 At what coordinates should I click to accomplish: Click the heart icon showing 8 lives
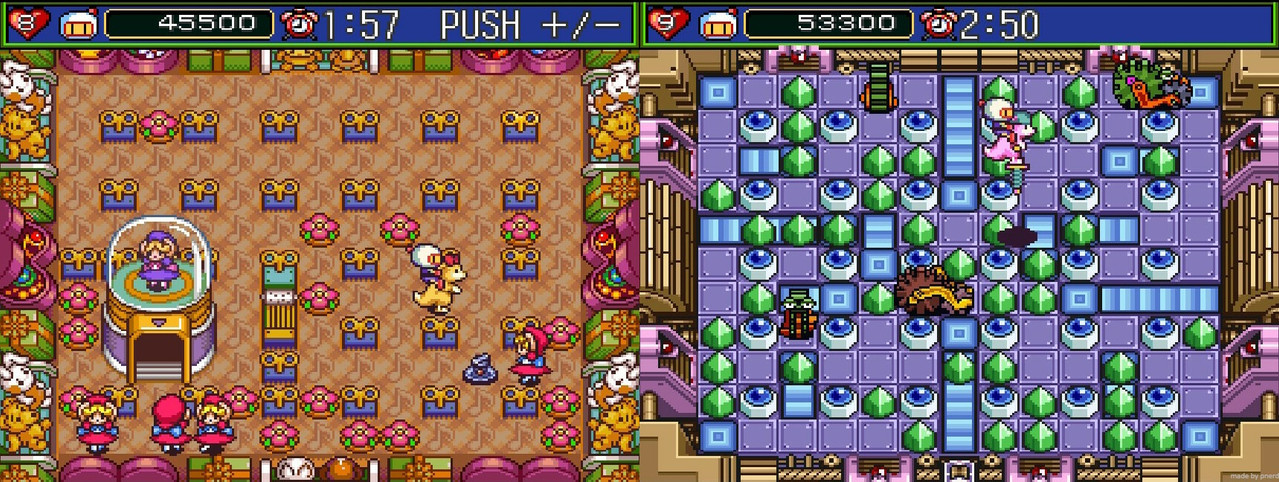tap(26, 23)
